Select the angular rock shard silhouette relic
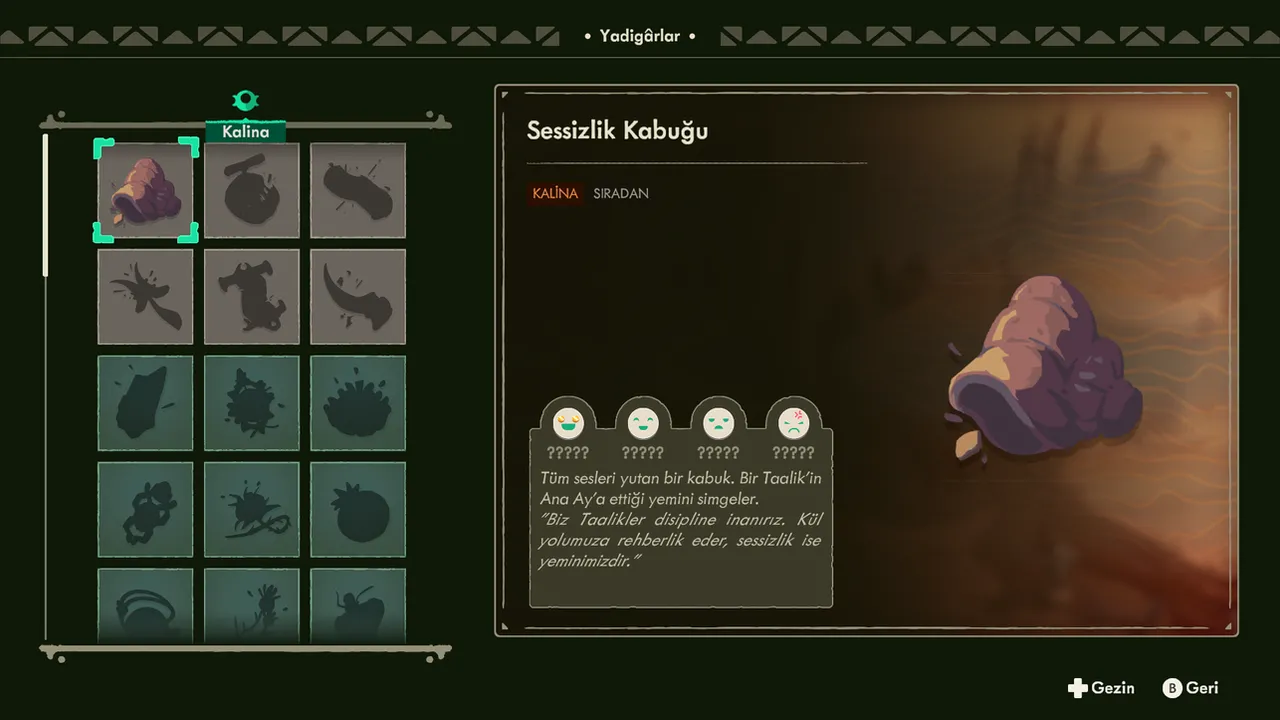 146,403
